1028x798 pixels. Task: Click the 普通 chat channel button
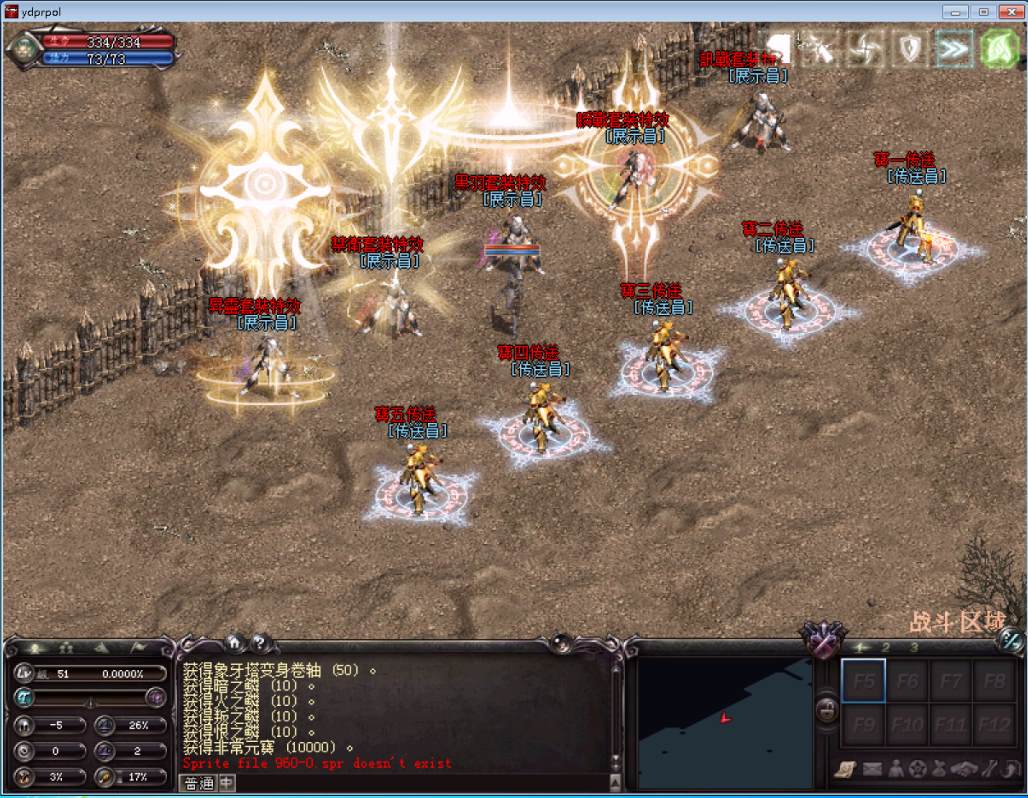199,784
